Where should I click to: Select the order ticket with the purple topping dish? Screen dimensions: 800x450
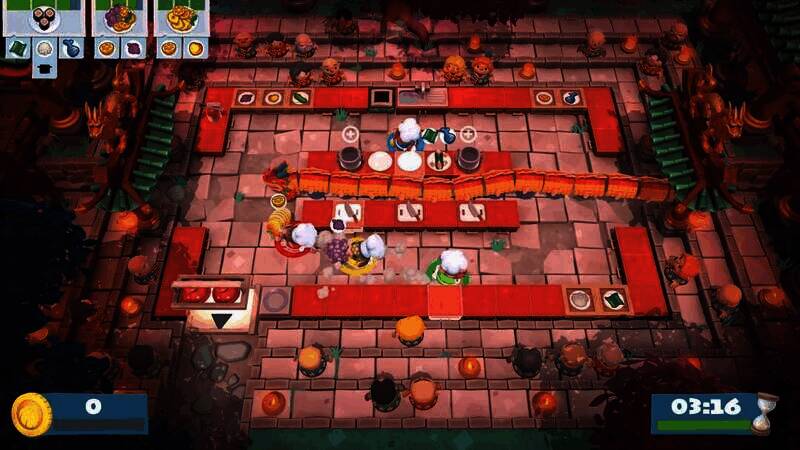(119, 18)
